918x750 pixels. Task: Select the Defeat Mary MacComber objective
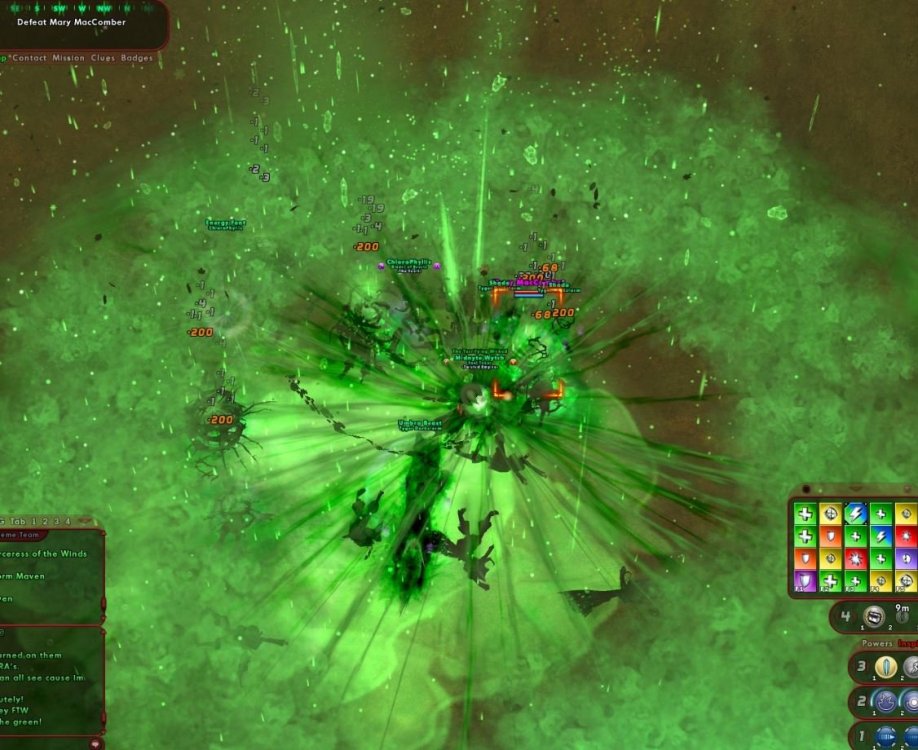pyautogui.click(x=71, y=22)
